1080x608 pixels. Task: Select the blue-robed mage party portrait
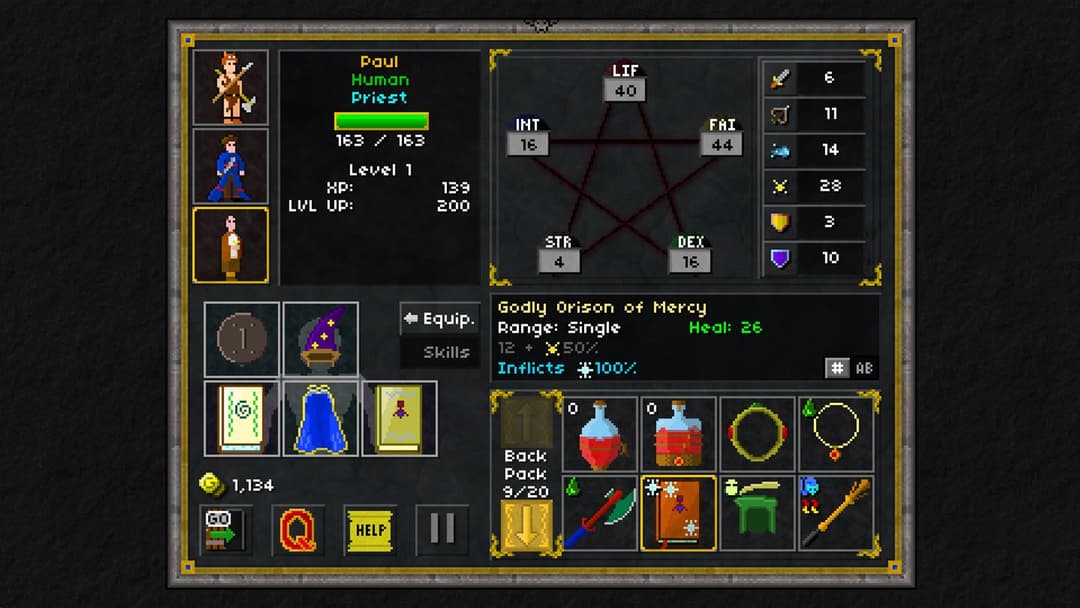click(x=230, y=165)
